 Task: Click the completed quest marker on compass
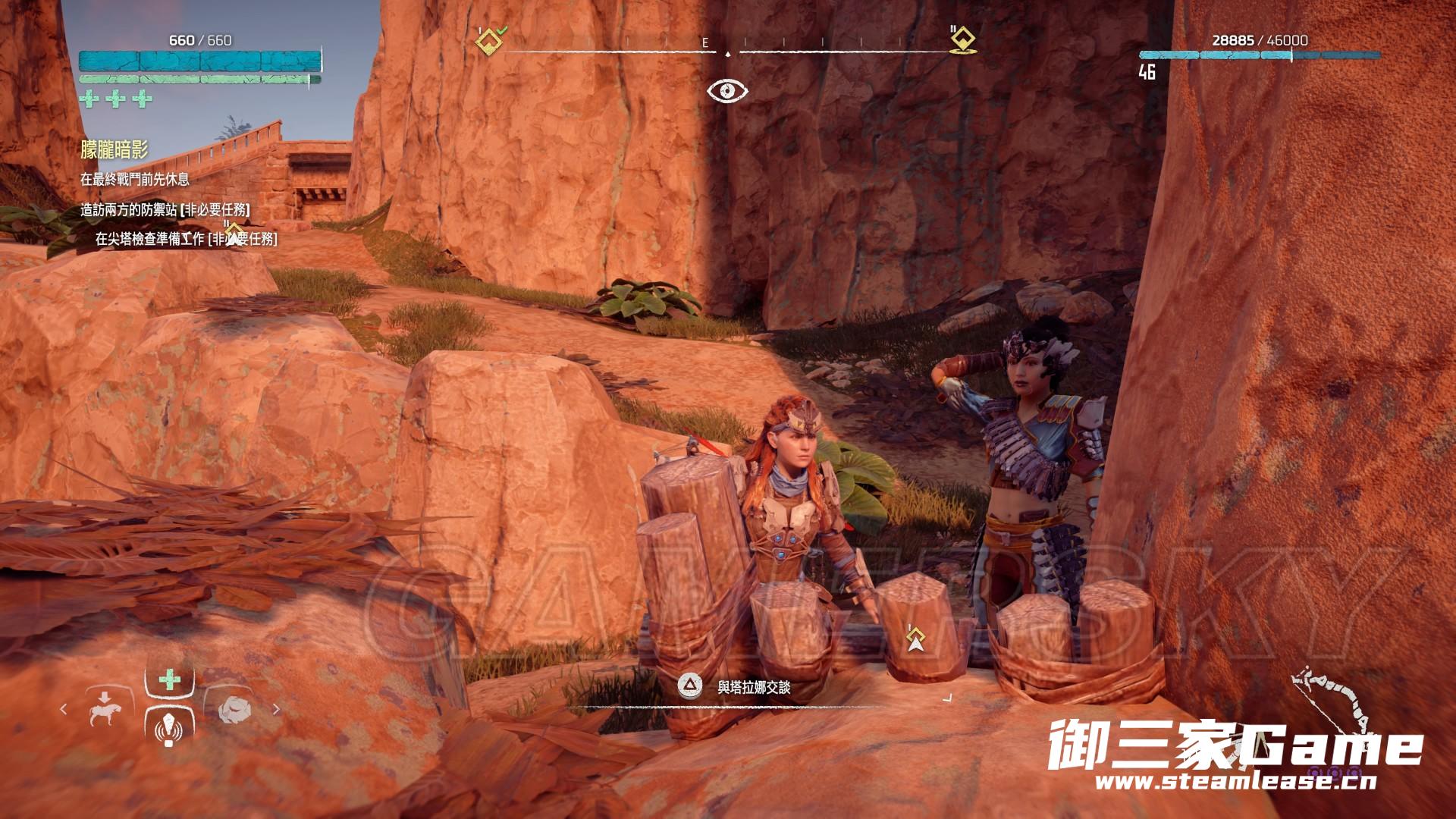(x=489, y=39)
